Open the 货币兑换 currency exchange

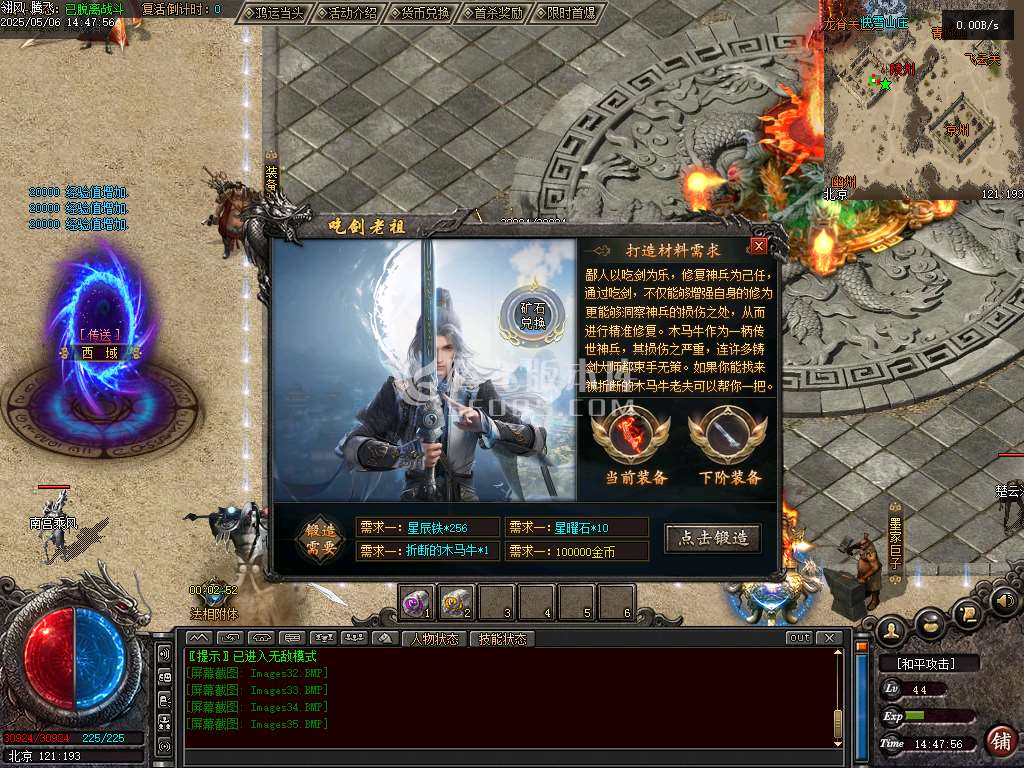424,14
